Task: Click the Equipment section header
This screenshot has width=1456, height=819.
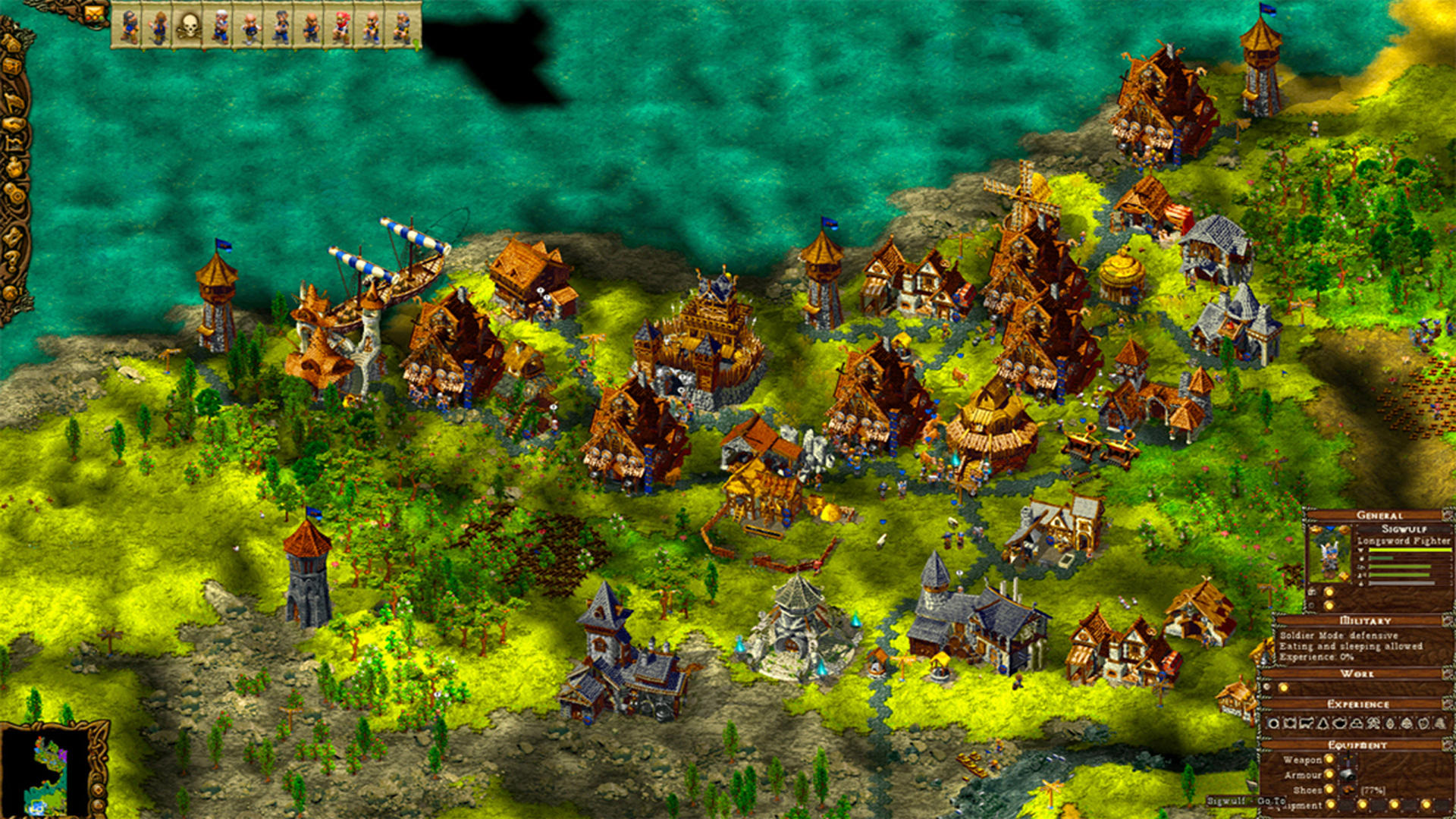Action: click(x=1358, y=743)
